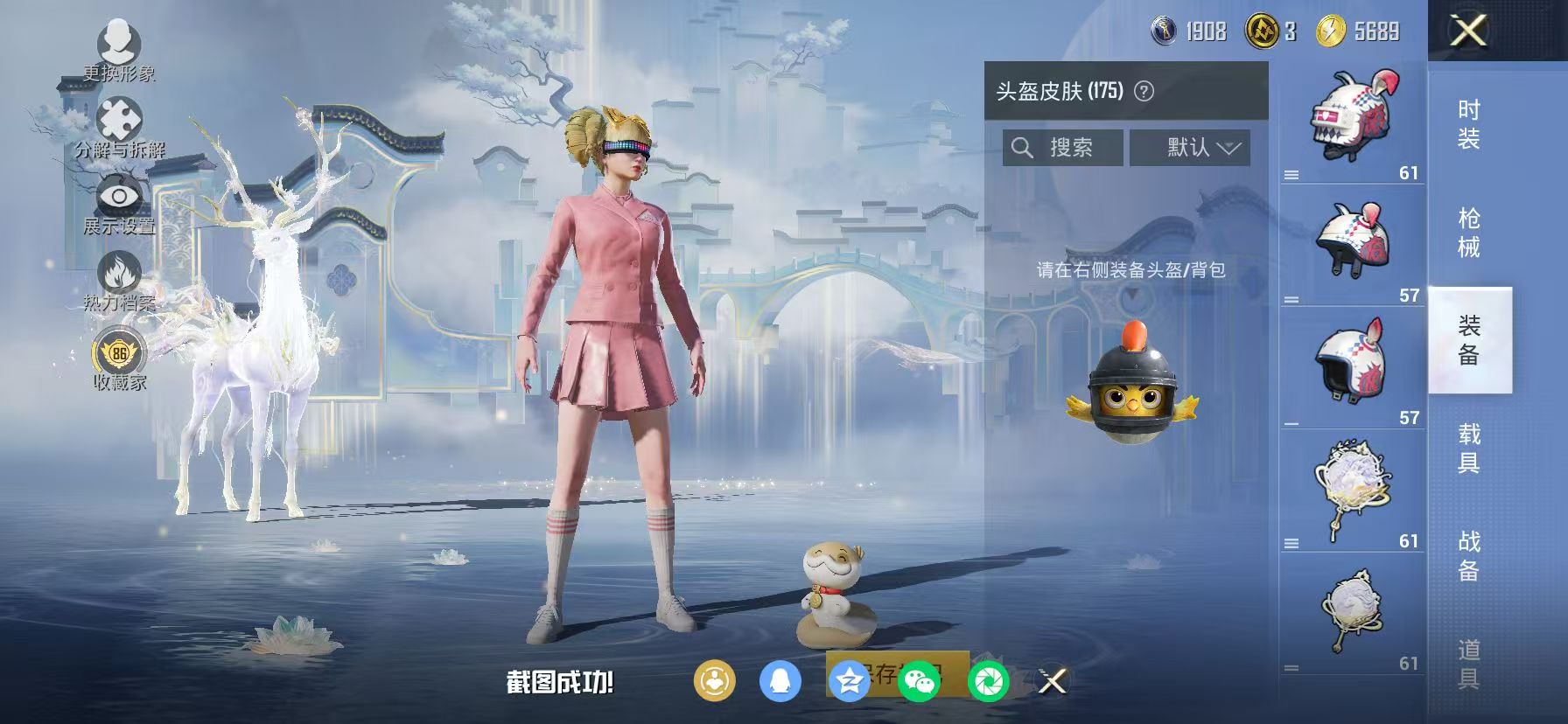Open the 默认 sorting dropdown
1568x724 pixels.
[1191, 147]
